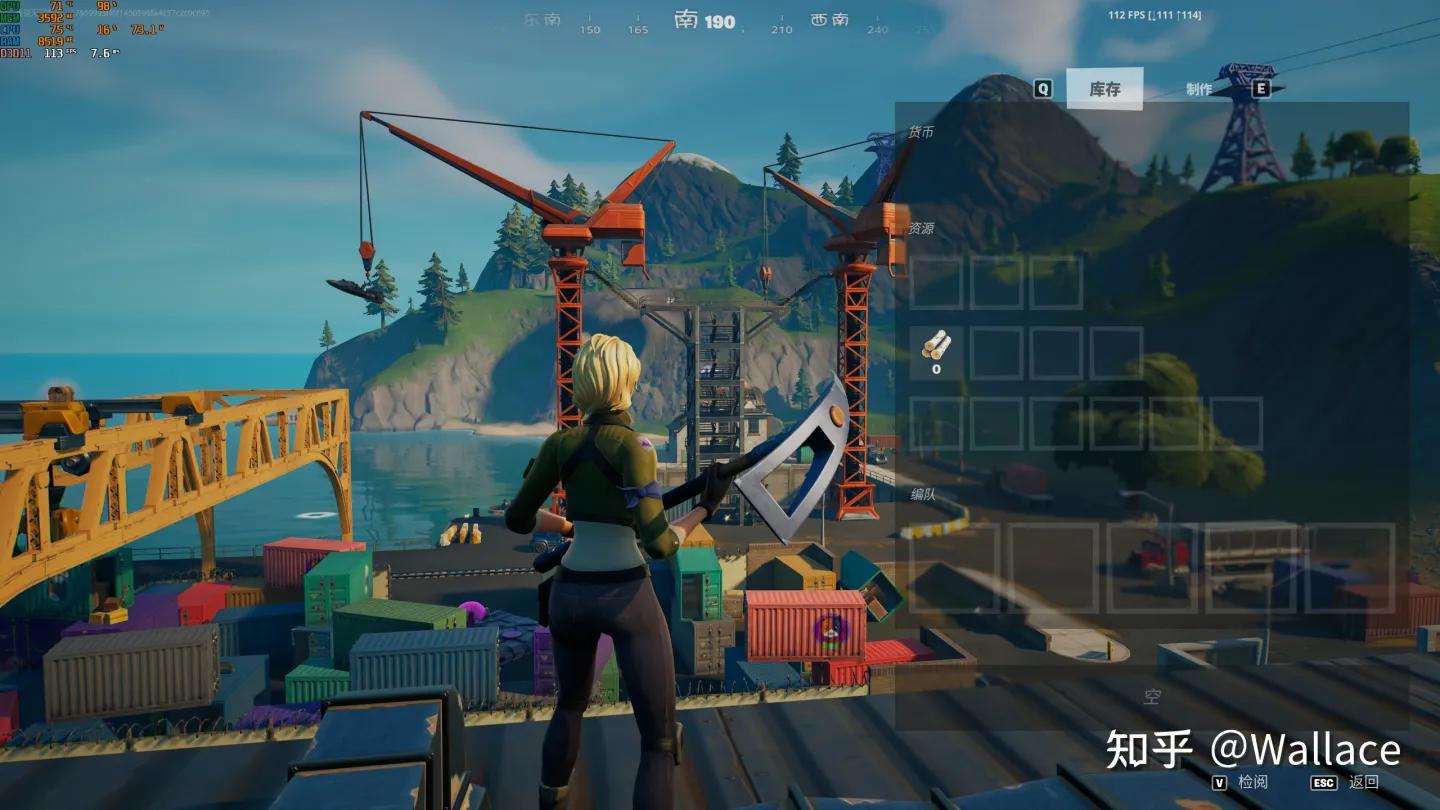Select the wood resource slot
The image size is (1440, 810).
[936, 352]
